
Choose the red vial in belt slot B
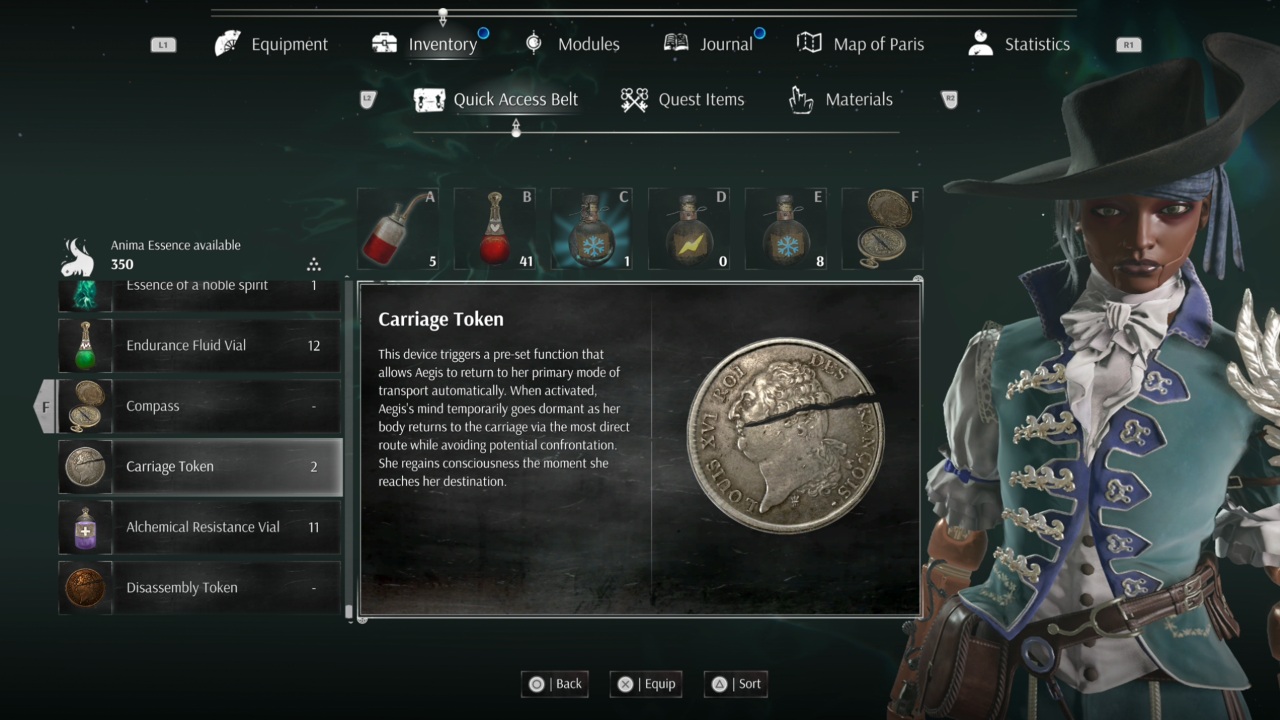tap(494, 229)
